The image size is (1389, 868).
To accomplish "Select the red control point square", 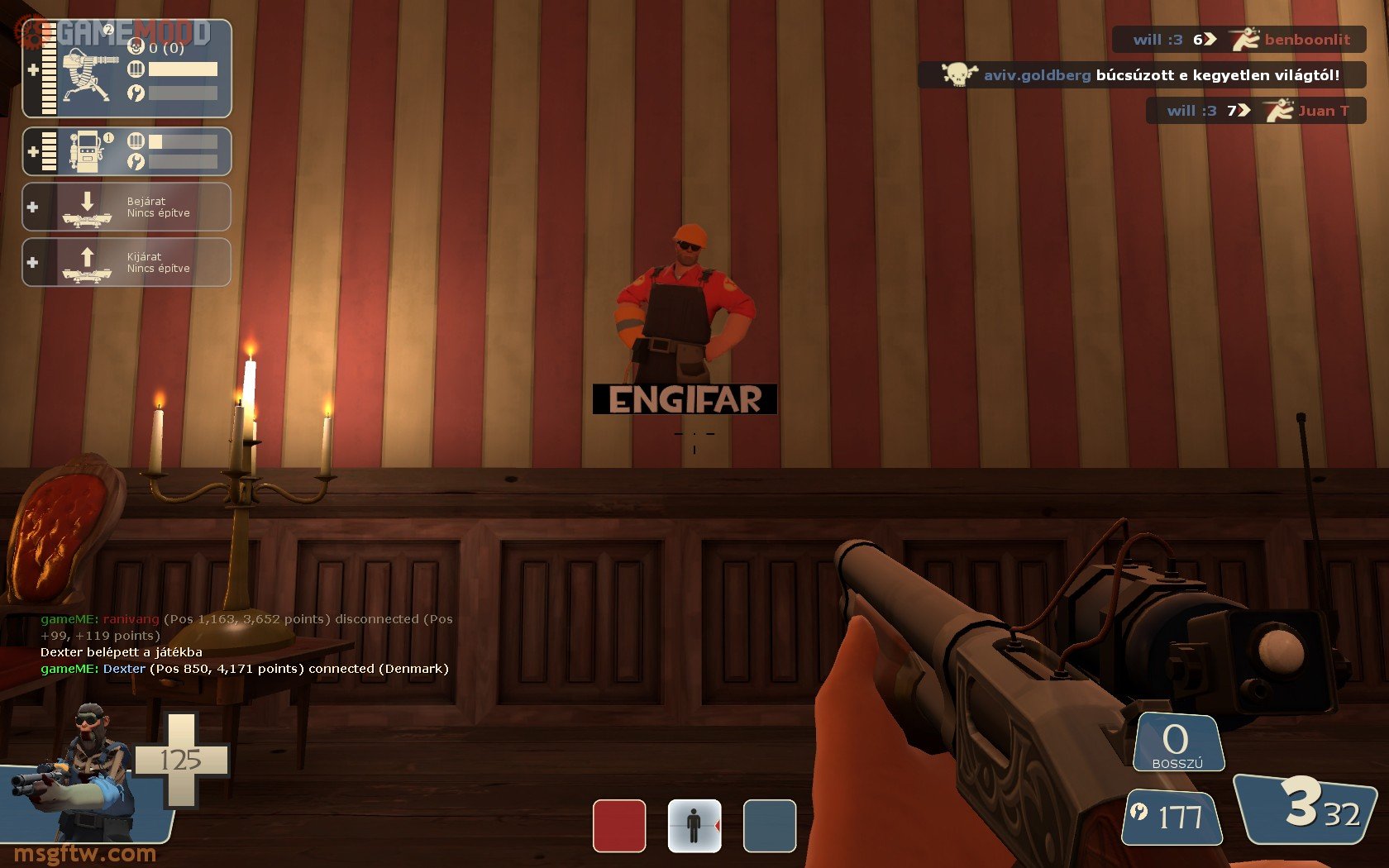I will [619, 825].
